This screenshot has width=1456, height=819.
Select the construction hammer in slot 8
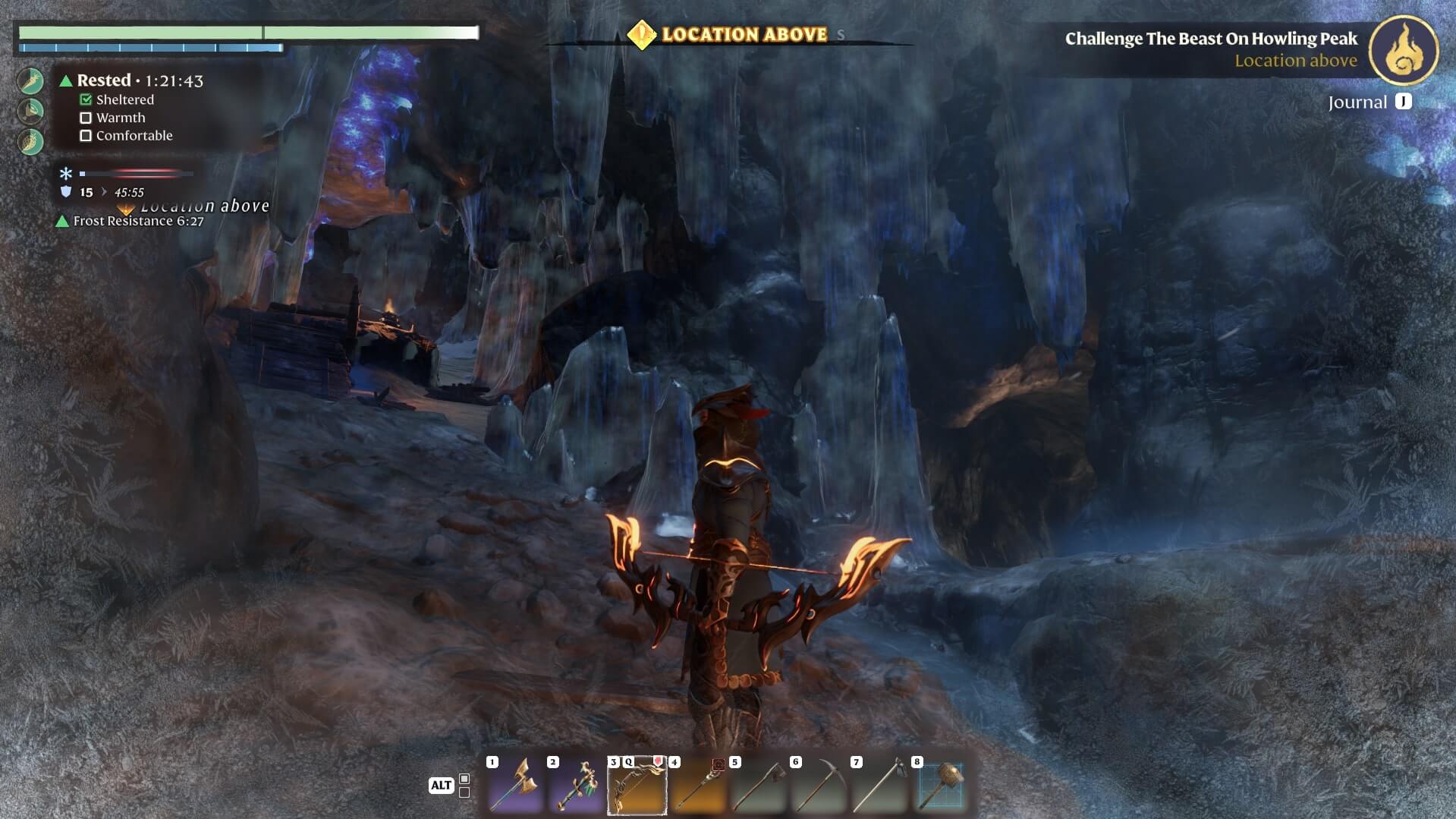941,785
